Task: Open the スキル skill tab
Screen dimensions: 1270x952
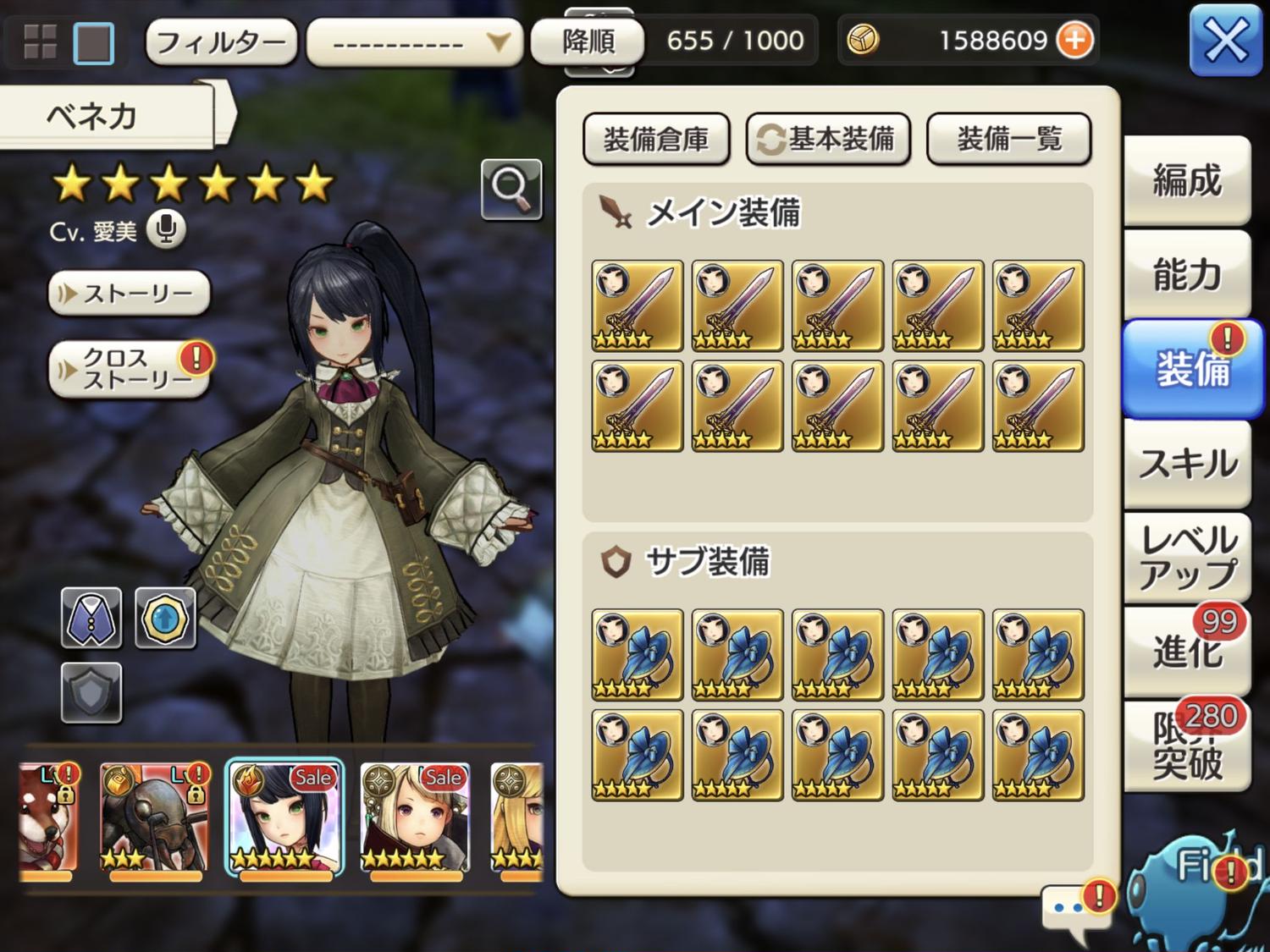Action: click(x=1187, y=463)
